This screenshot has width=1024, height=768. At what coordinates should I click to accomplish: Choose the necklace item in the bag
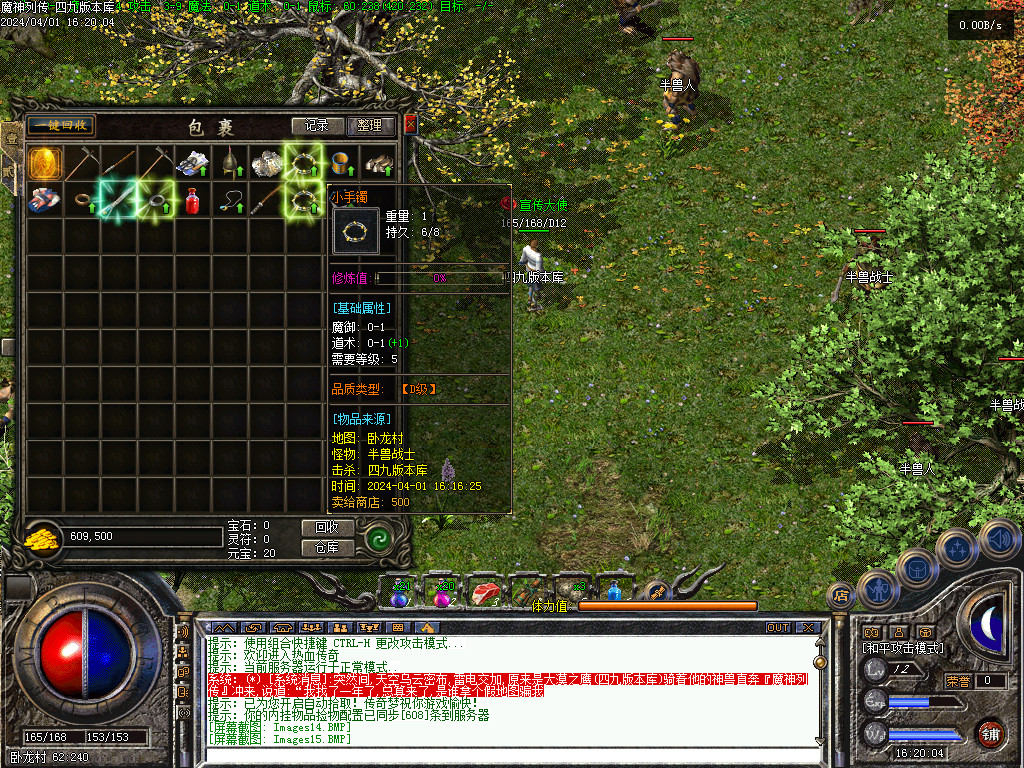tap(230, 200)
